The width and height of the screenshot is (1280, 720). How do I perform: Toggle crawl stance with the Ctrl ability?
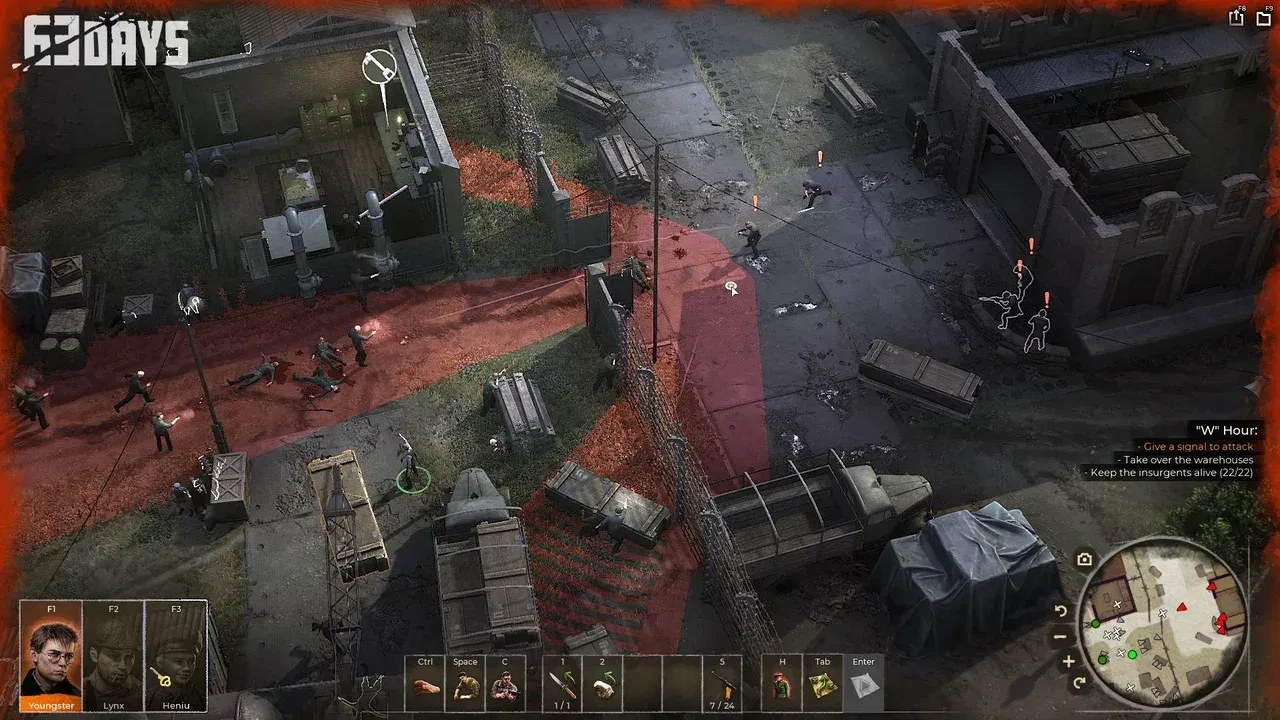click(423, 685)
